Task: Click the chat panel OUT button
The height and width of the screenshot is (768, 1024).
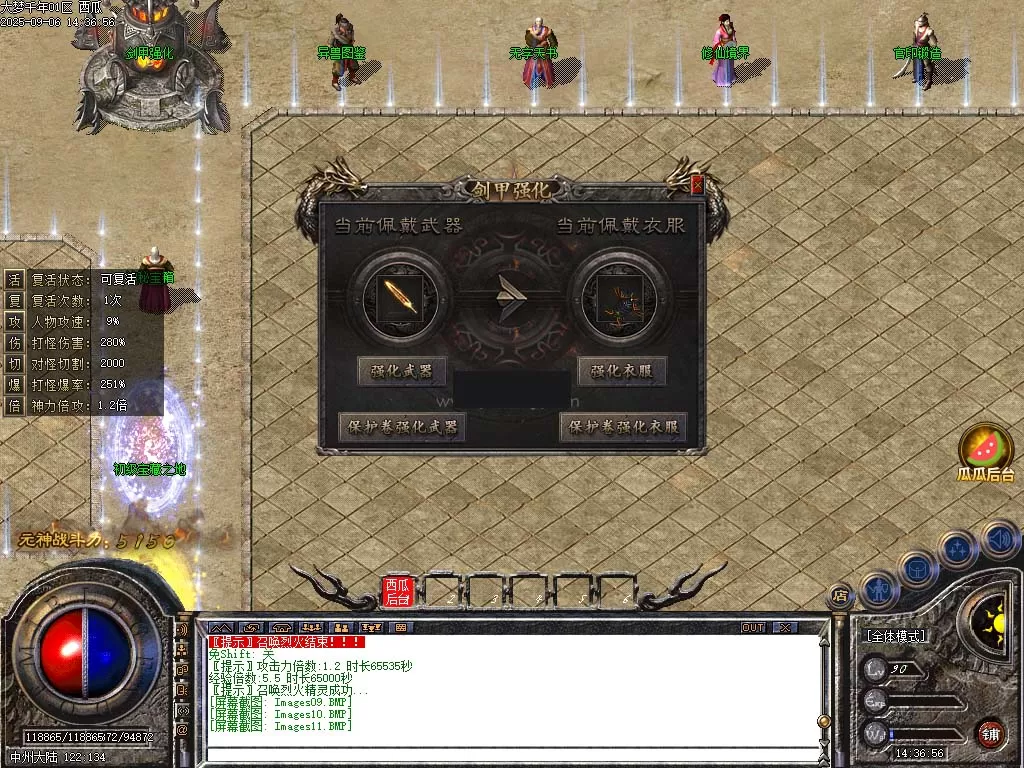Action: click(x=753, y=627)
